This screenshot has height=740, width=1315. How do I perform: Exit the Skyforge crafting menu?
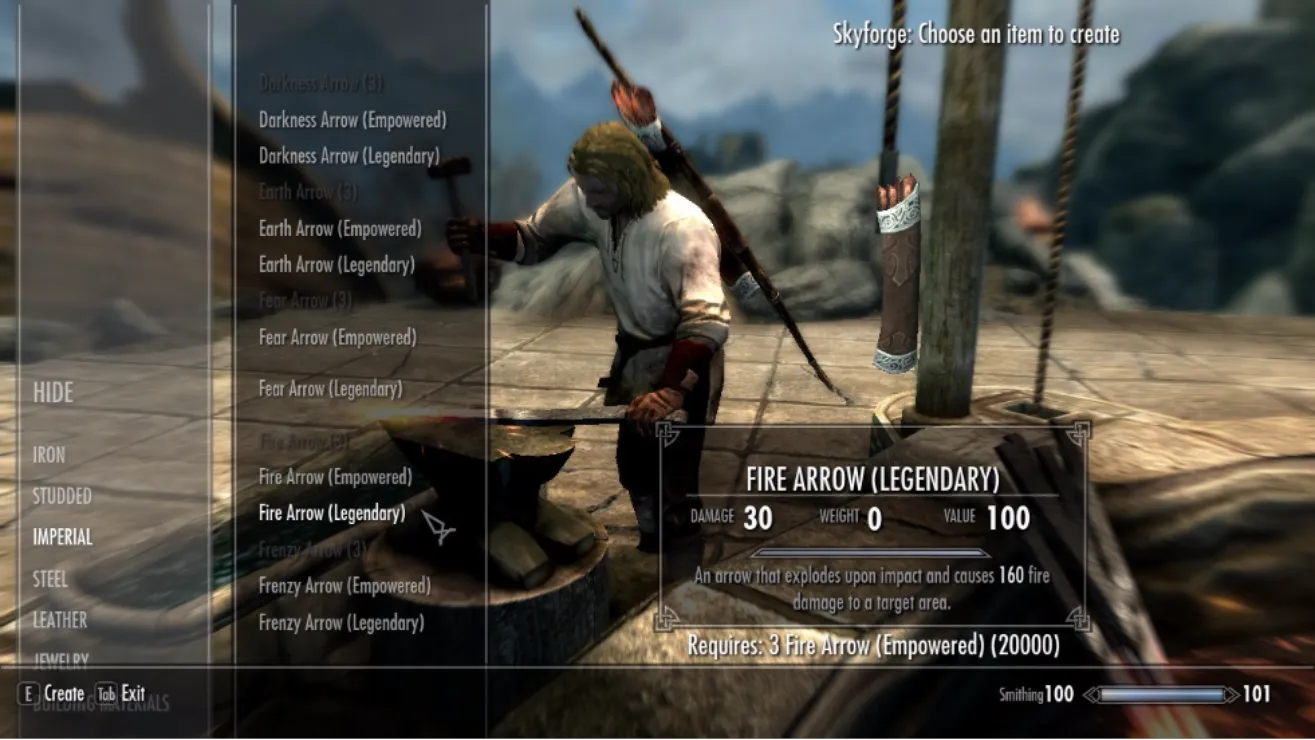coord(121,693)
